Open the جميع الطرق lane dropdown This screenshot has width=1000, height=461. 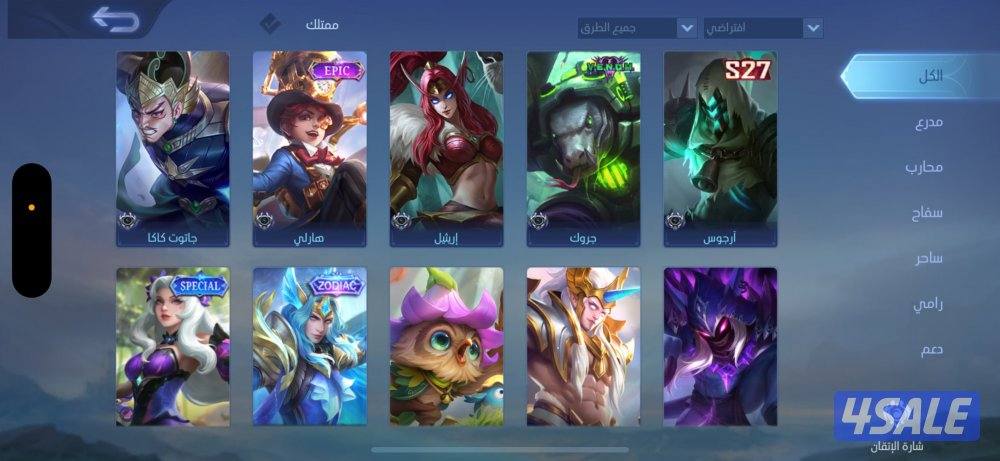[637, 27]
